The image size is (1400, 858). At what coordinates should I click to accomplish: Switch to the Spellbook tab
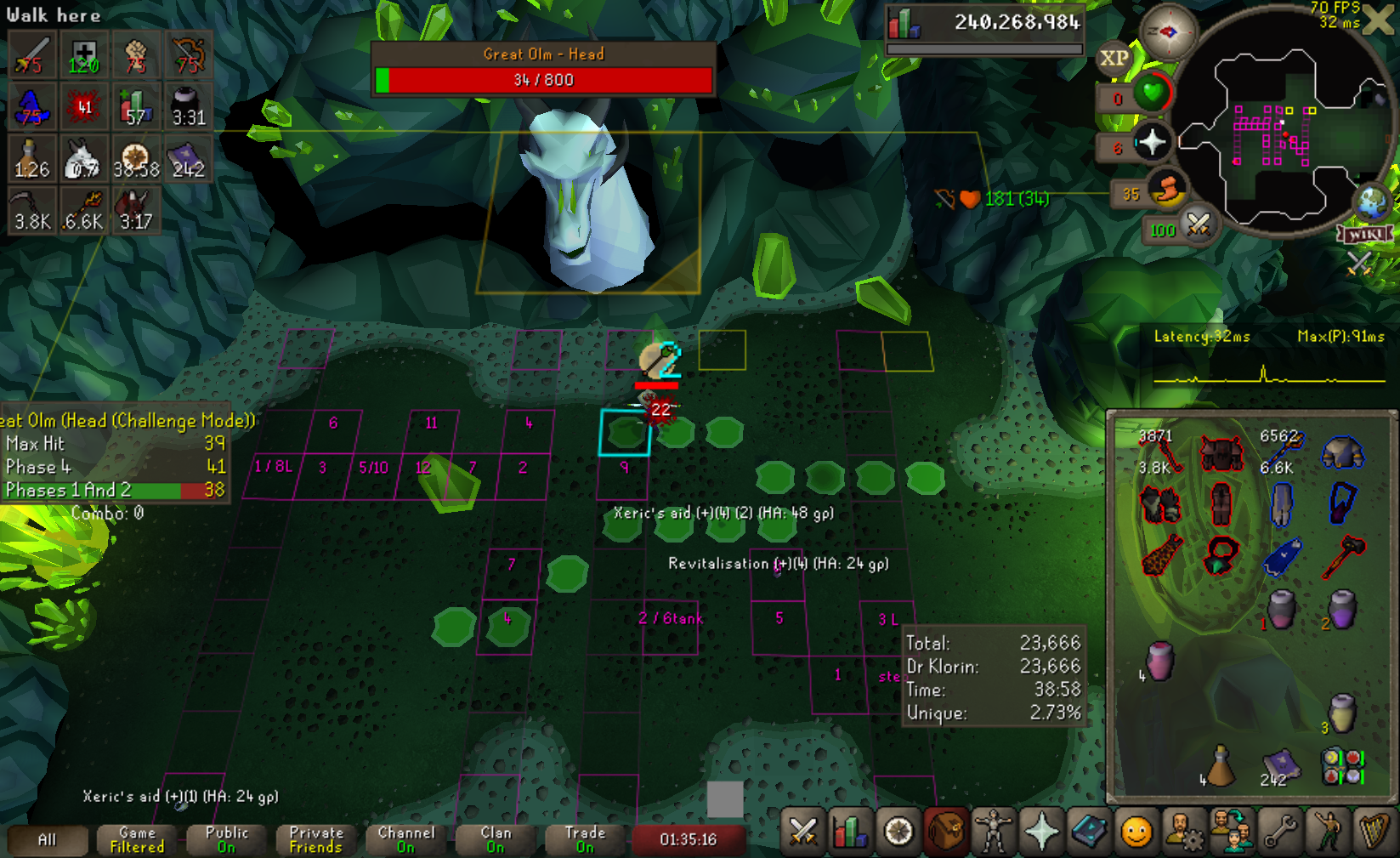tap(1089, 832)
